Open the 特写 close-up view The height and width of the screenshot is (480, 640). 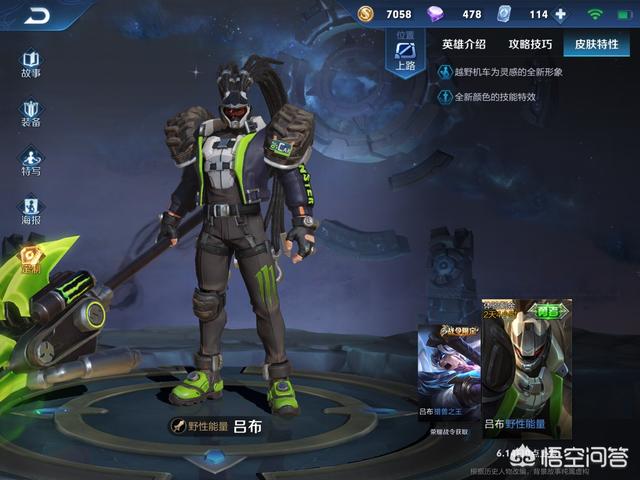31,161
